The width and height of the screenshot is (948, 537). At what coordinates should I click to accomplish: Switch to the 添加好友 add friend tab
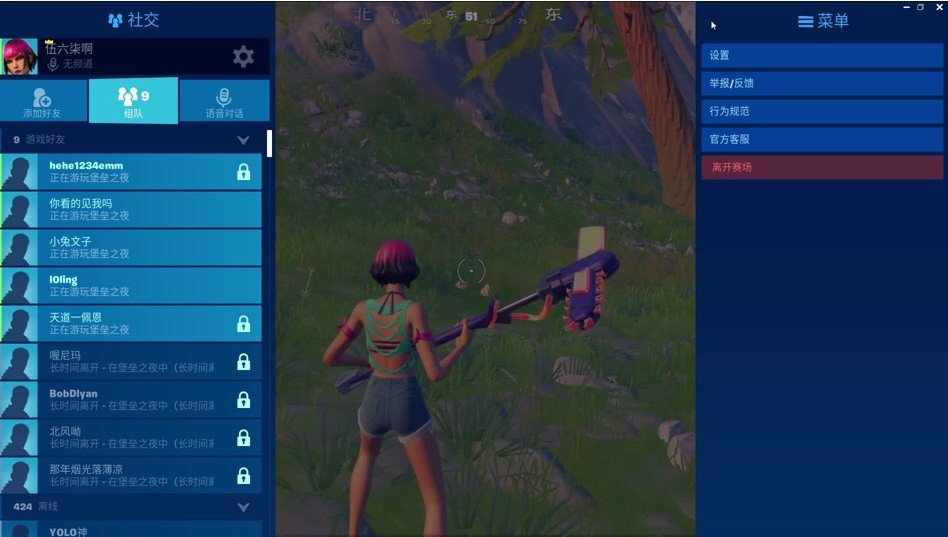tap(43, 101)
